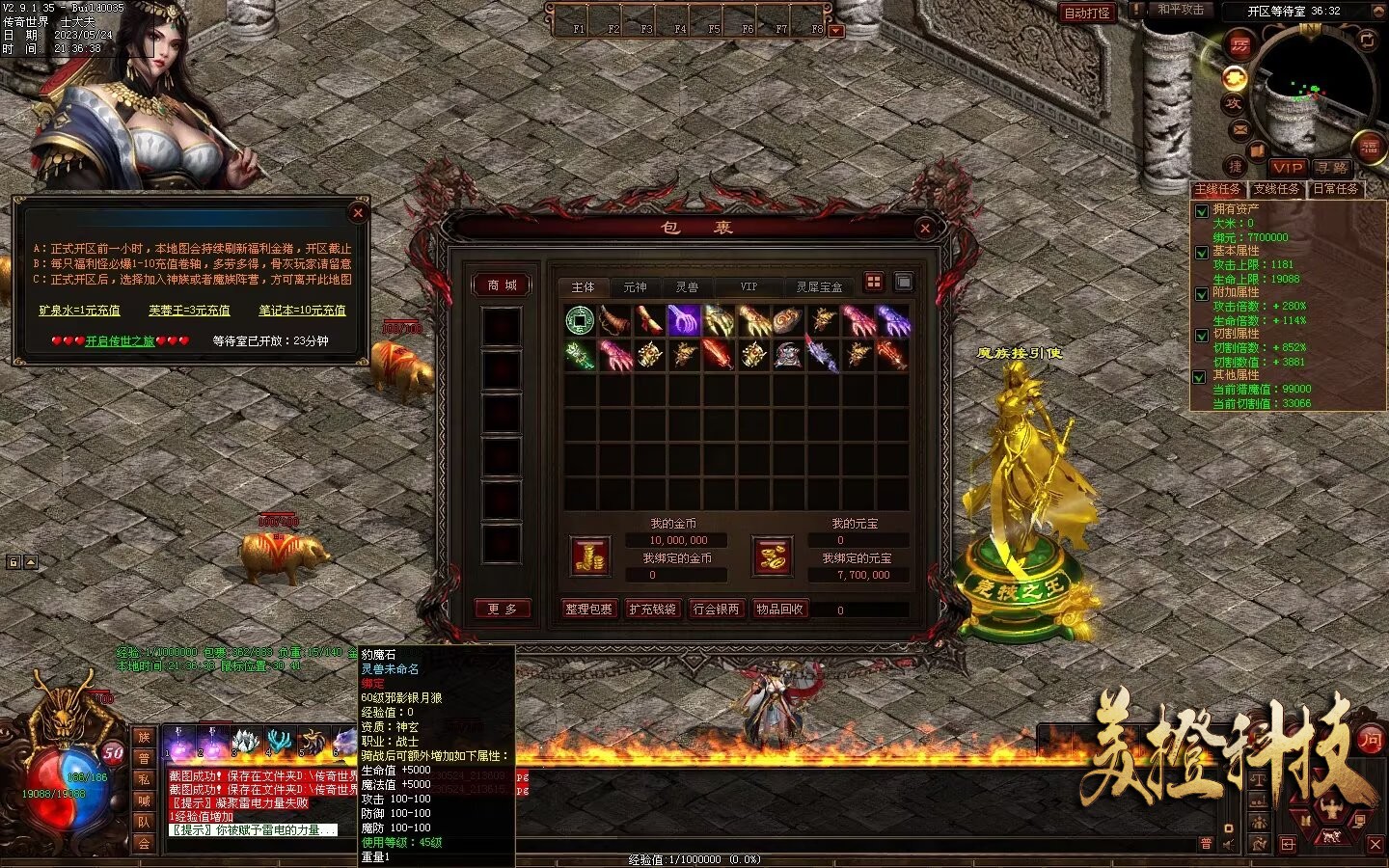The height and width of the screenshot is (868, 1389).
Task: Click the 开启传世之旅 link
Action: point(120,341)
